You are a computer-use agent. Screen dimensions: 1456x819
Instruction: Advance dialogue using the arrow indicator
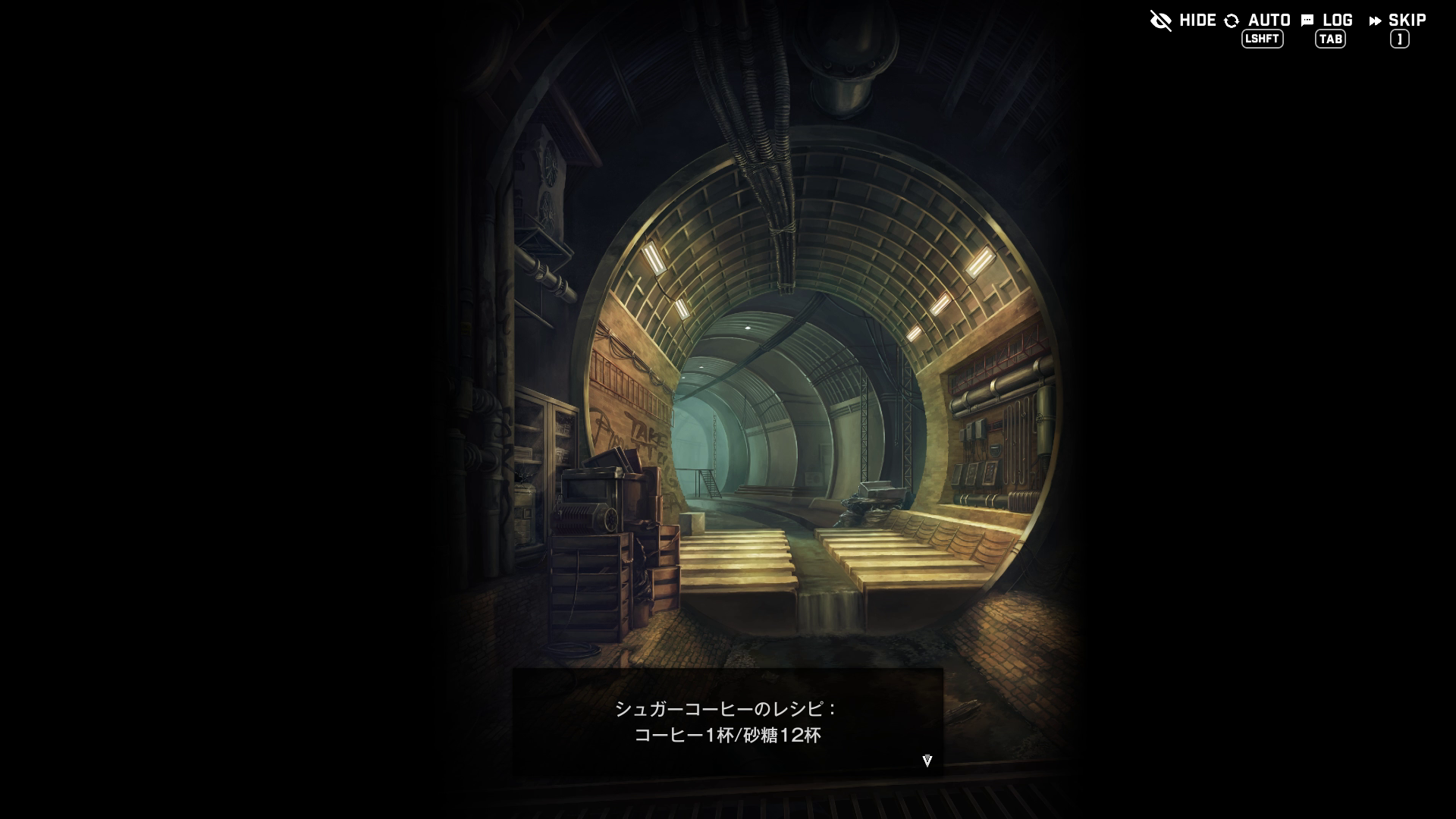coord(927,761)
